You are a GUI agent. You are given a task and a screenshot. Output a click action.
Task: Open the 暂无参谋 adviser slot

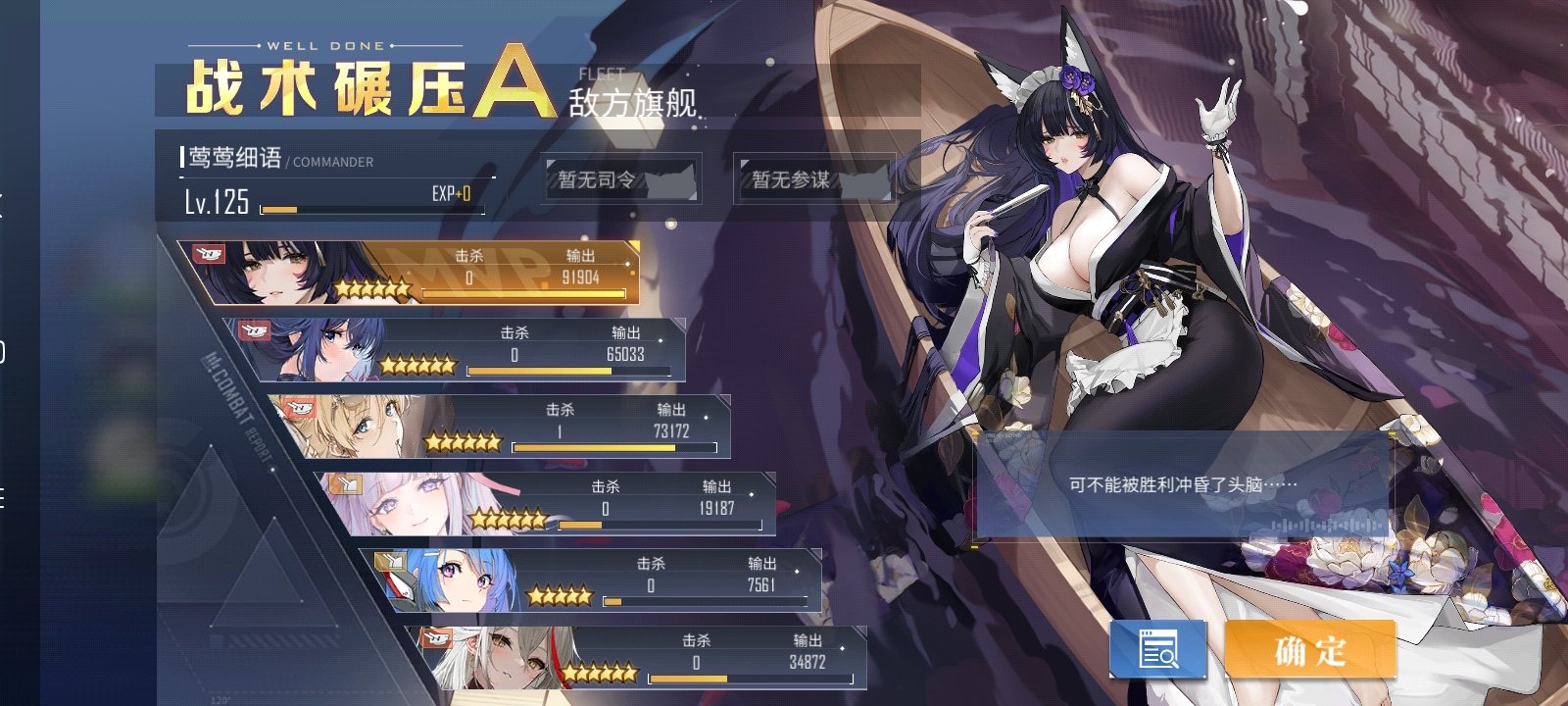[x=816, y=184]
